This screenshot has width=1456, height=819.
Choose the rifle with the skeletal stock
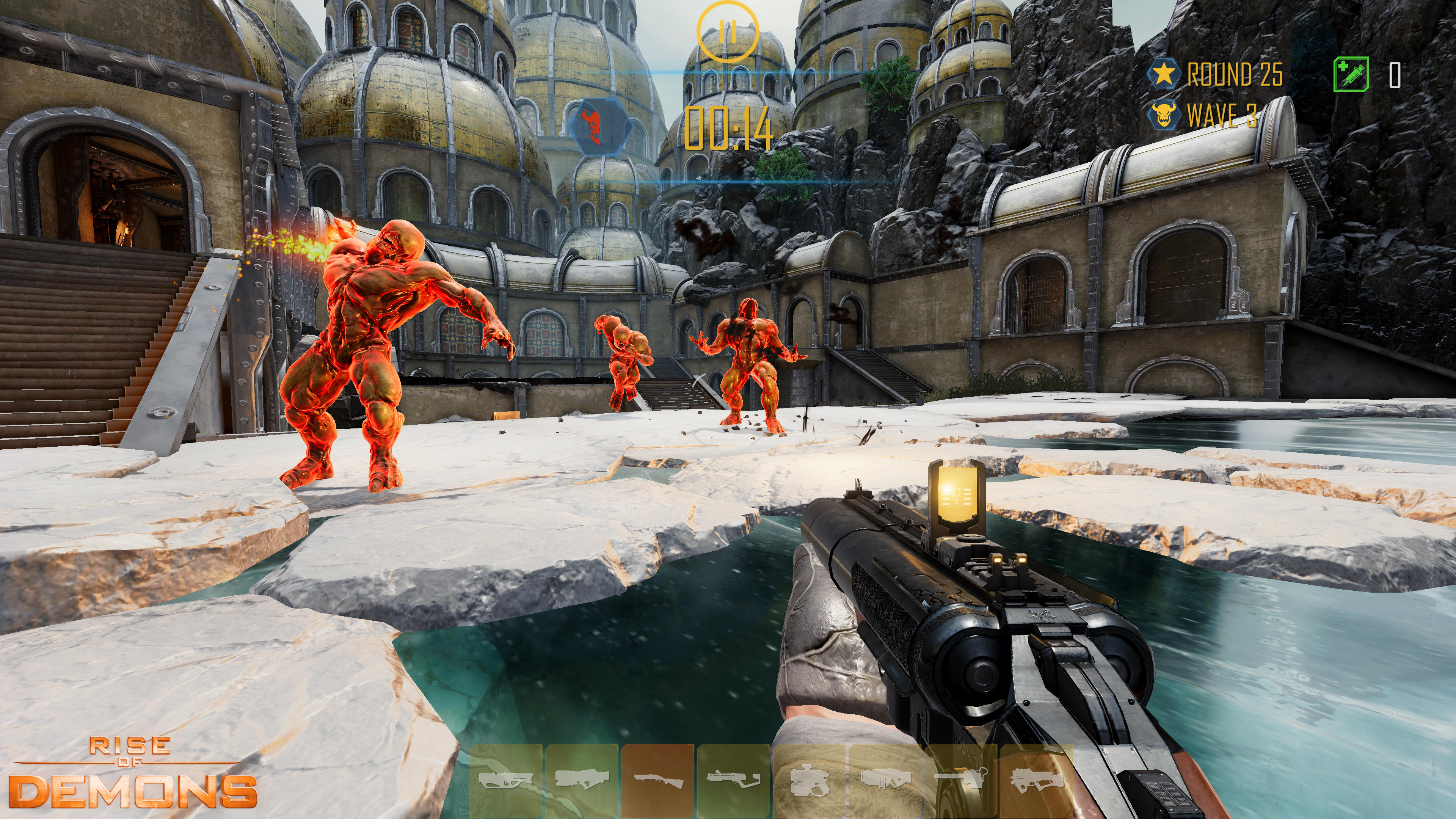(733, 781)
